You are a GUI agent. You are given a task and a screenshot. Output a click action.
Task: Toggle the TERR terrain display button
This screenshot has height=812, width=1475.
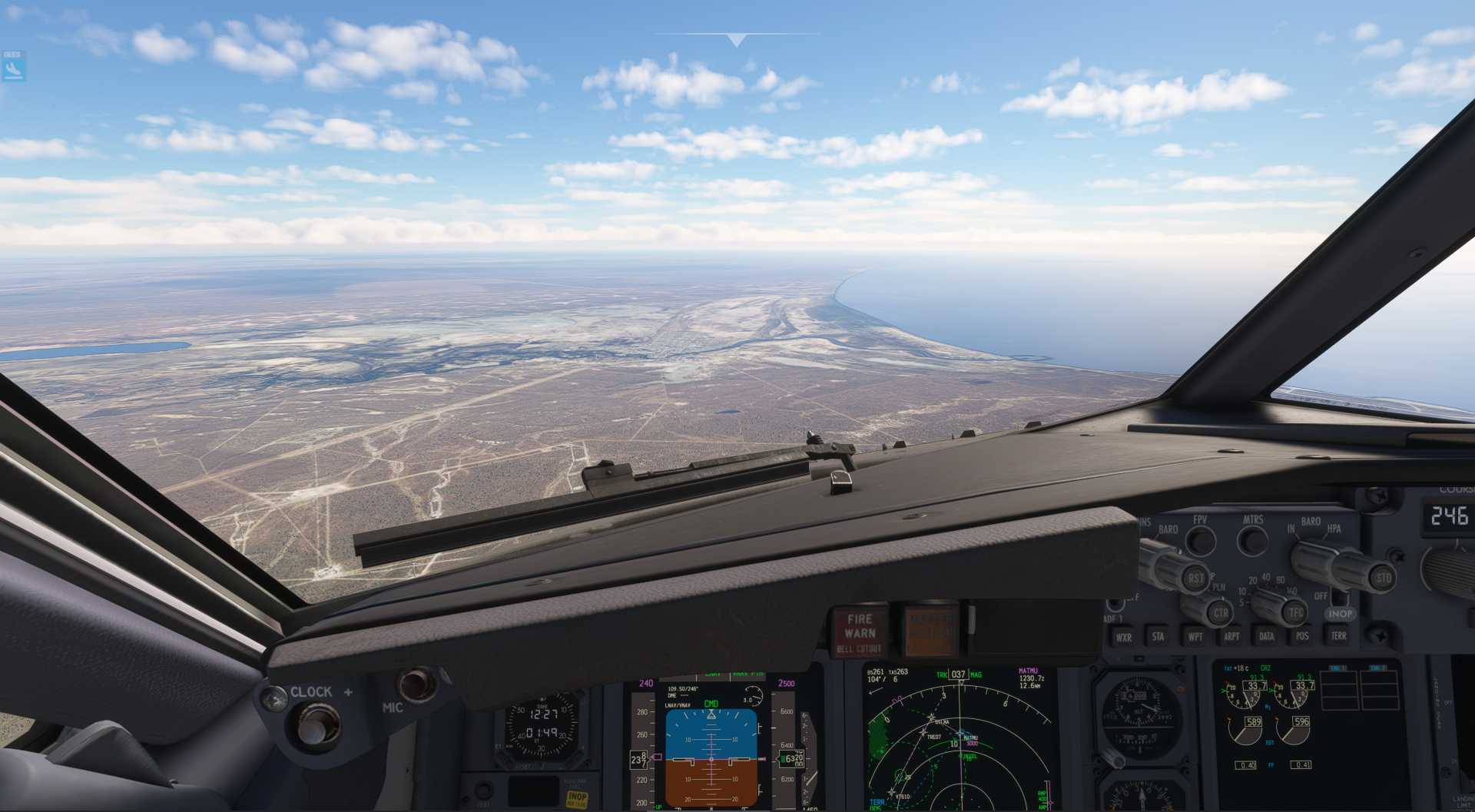[1338, 636]
